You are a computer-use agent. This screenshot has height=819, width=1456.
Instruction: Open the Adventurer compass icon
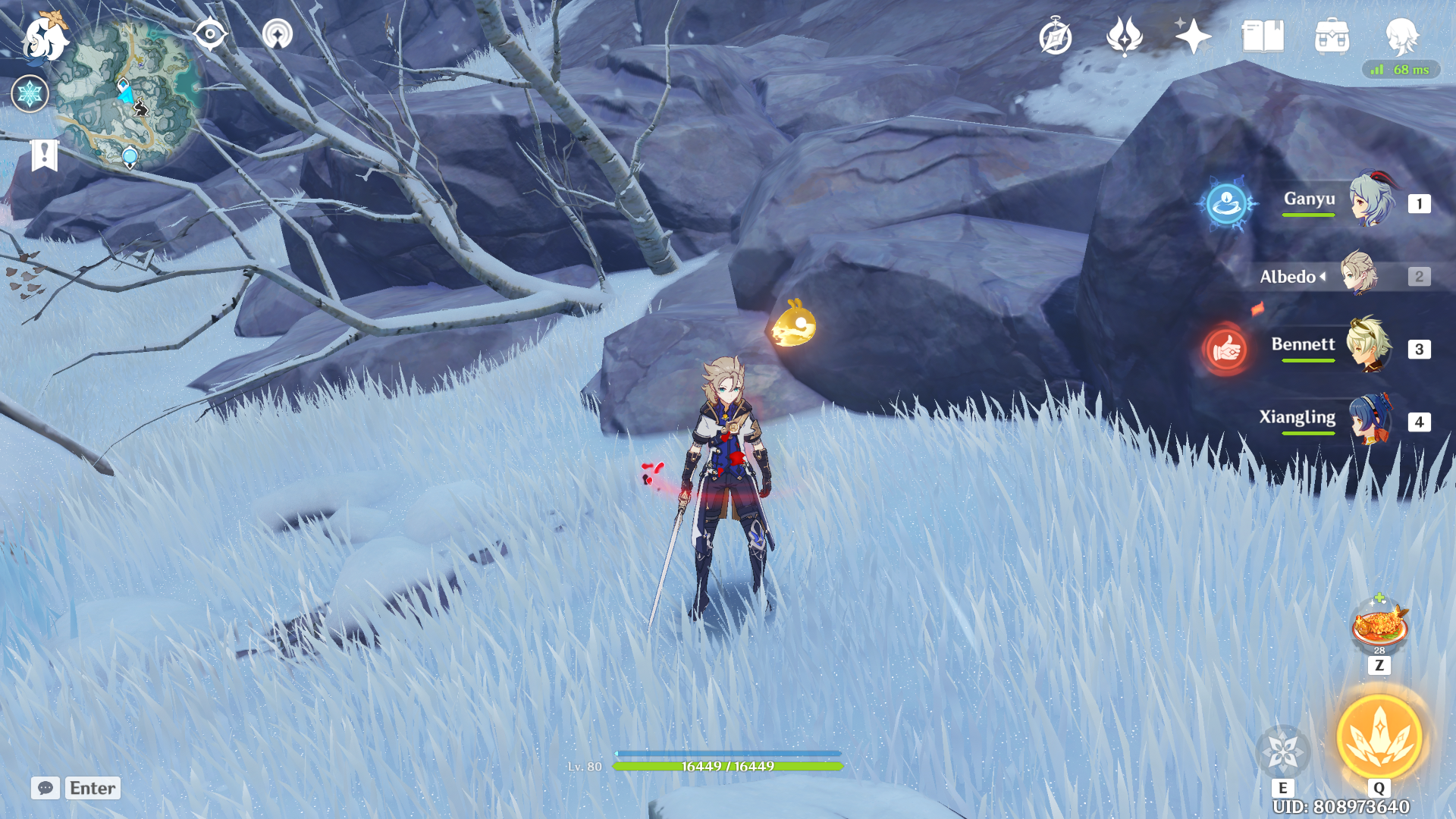[x=1055, y=36]
